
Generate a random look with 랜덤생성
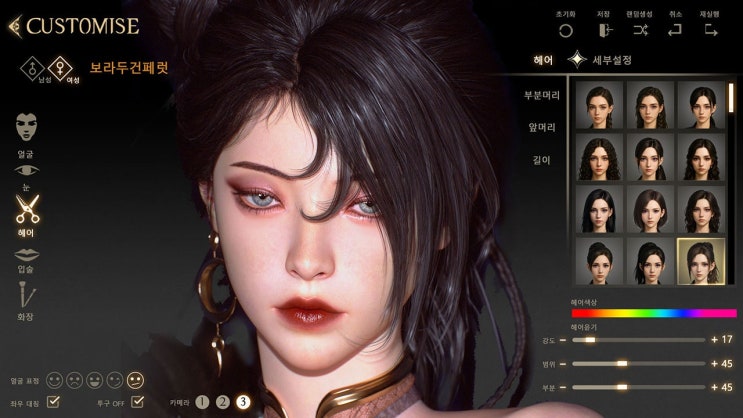[641, 31]
